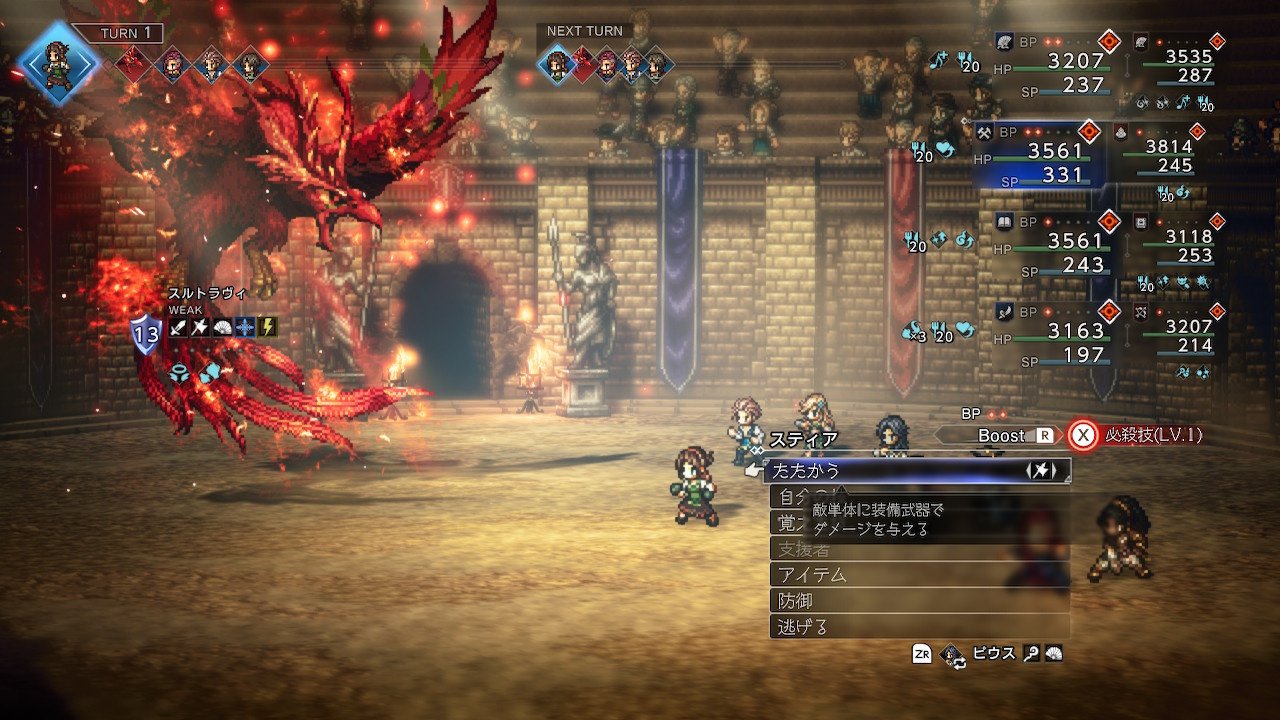The image size is (1280, 720).
Task: Click the lightning bolt weakness icon
Action: 268,326
